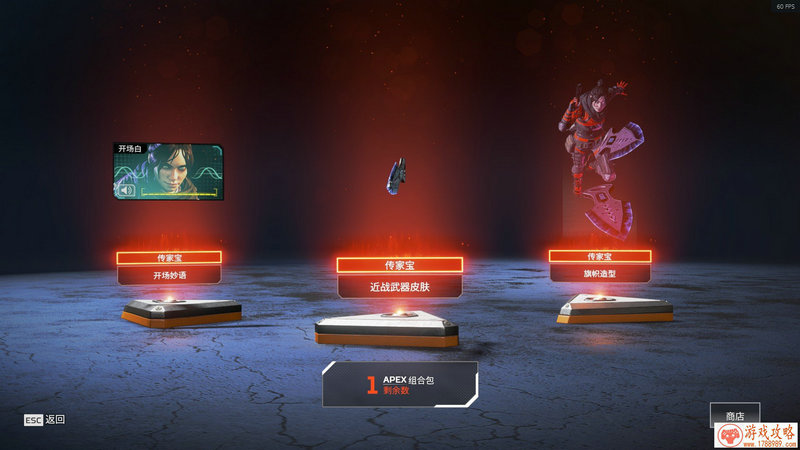Screen dimensions: 800x450
Task: Select the 开场妙语 heirloom reward label
Action: (168, 275)
